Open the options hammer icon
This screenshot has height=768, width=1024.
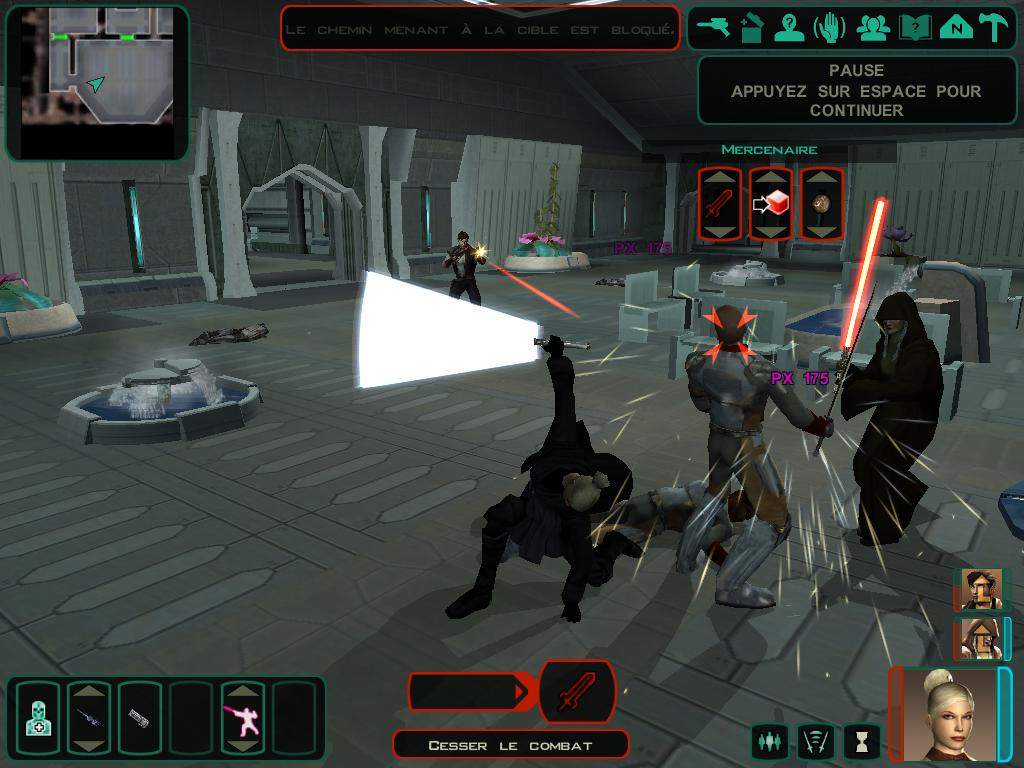tap(995, 28)
